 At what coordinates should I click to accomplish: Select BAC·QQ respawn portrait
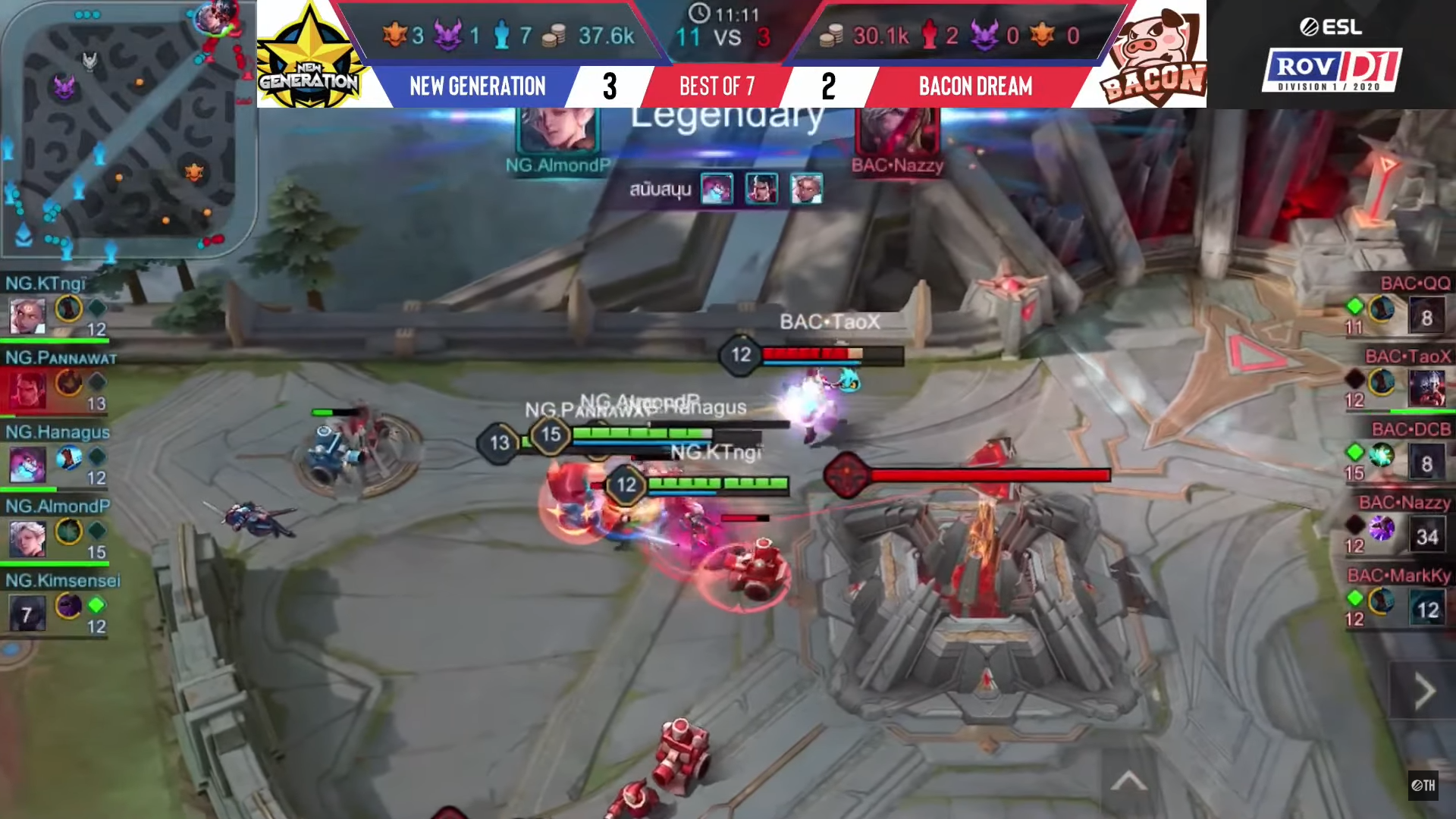click(x=1426, y=317)
